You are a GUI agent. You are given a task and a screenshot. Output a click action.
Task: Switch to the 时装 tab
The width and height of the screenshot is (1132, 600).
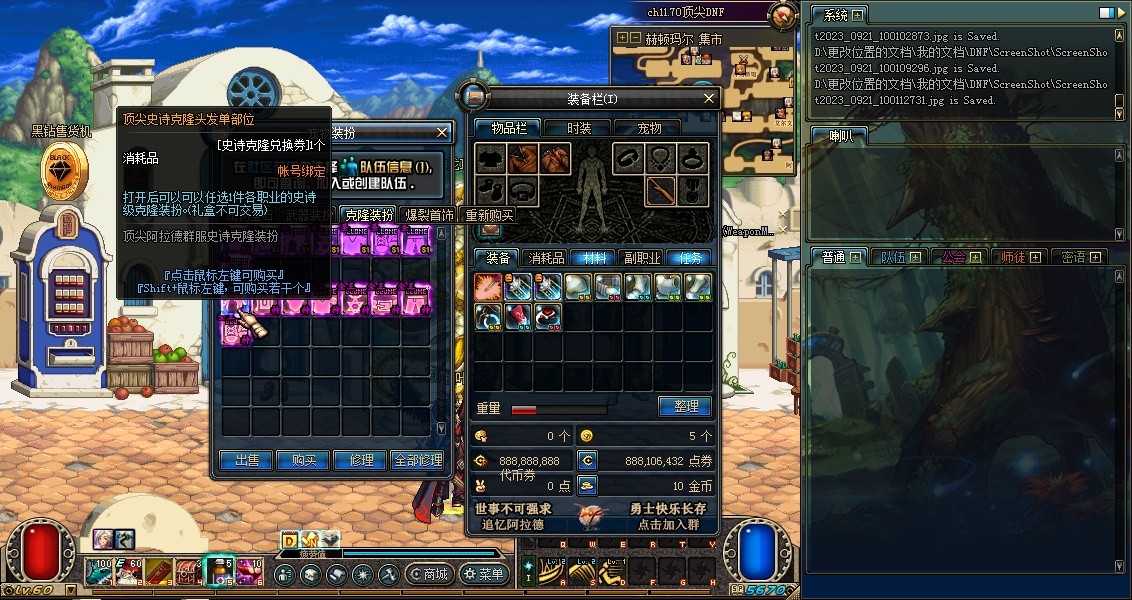pyautogui.click(x=579, y=128)
